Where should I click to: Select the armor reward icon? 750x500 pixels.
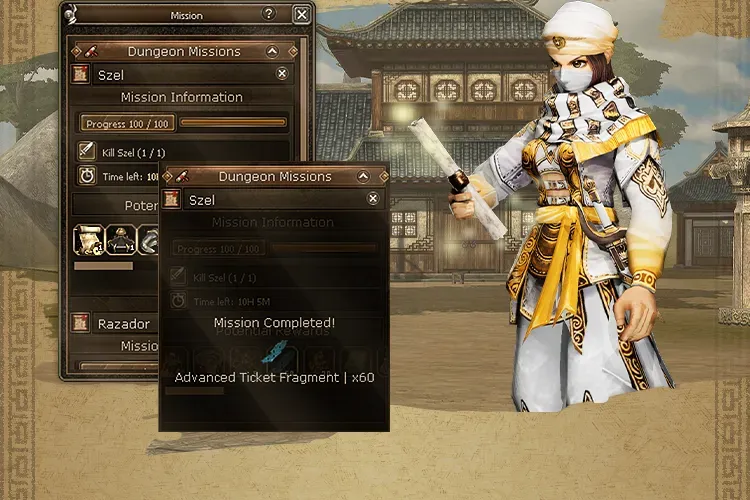122,240
